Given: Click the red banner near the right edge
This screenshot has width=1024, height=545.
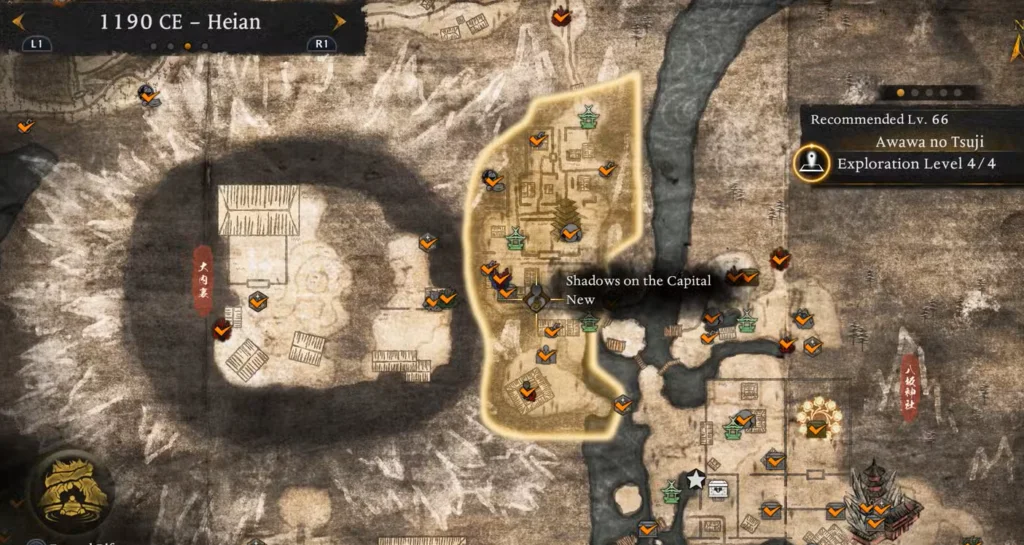Looking at the screenshot, I should pyautogui.click(x=910, y=386).
